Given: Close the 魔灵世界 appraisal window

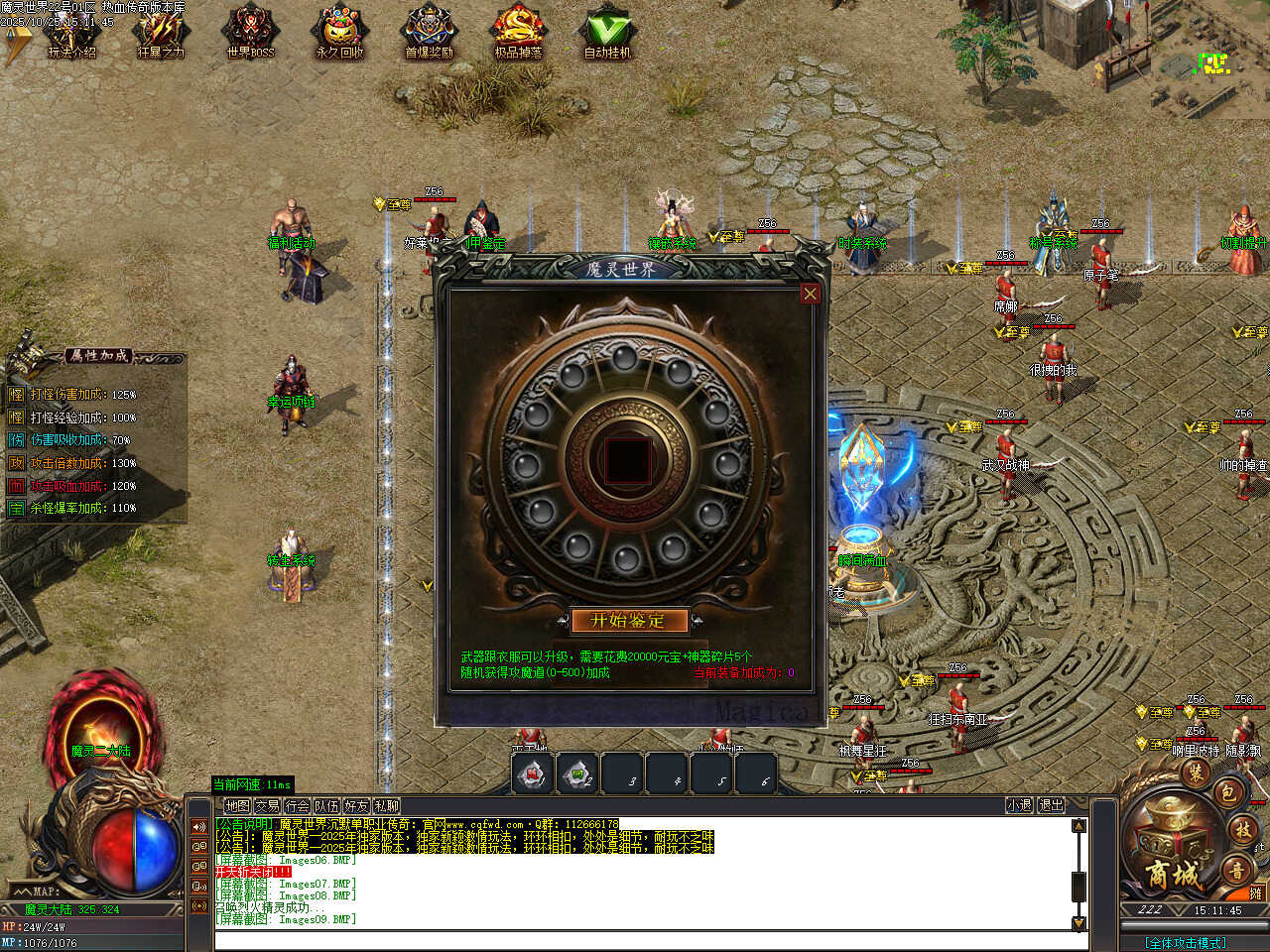Looking at the screenshot, I should 811,294.
